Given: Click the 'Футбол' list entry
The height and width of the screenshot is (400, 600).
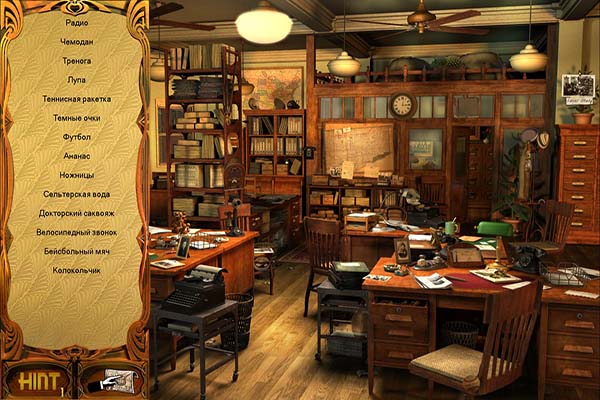Looking at the screenshot, I should [x=77, y=137].
